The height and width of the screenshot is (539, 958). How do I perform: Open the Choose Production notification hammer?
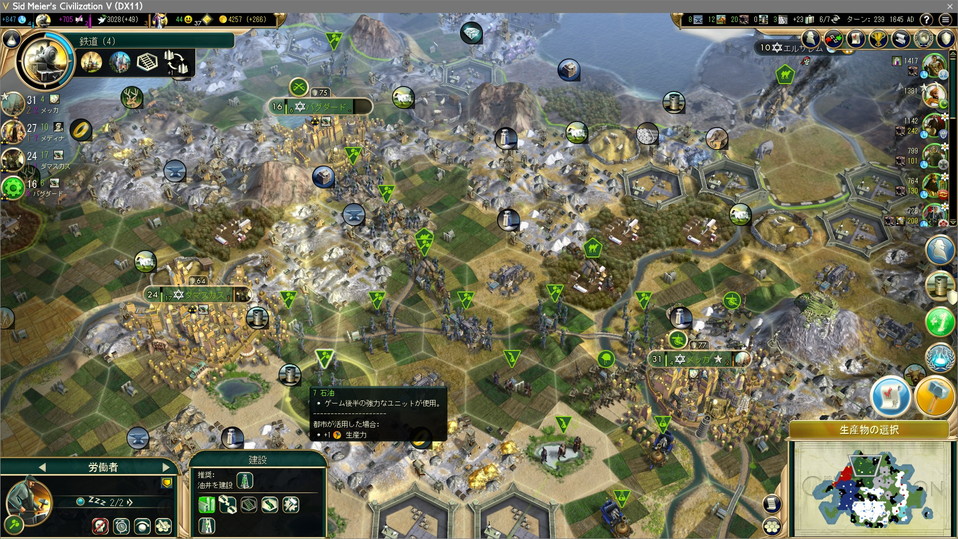pyautogui.click(x=935, y=395)
